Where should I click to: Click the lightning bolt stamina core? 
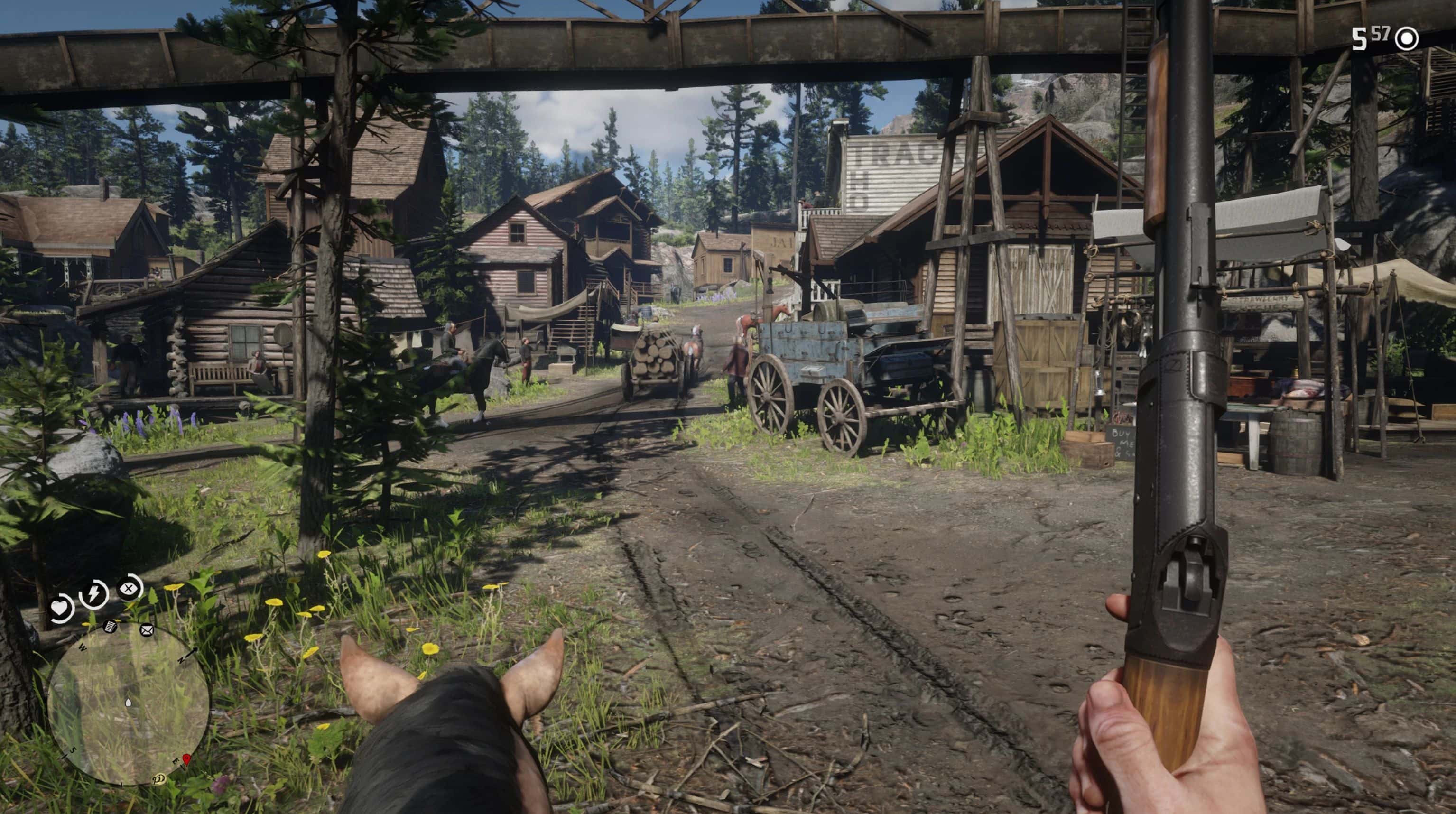coord(94,593)
